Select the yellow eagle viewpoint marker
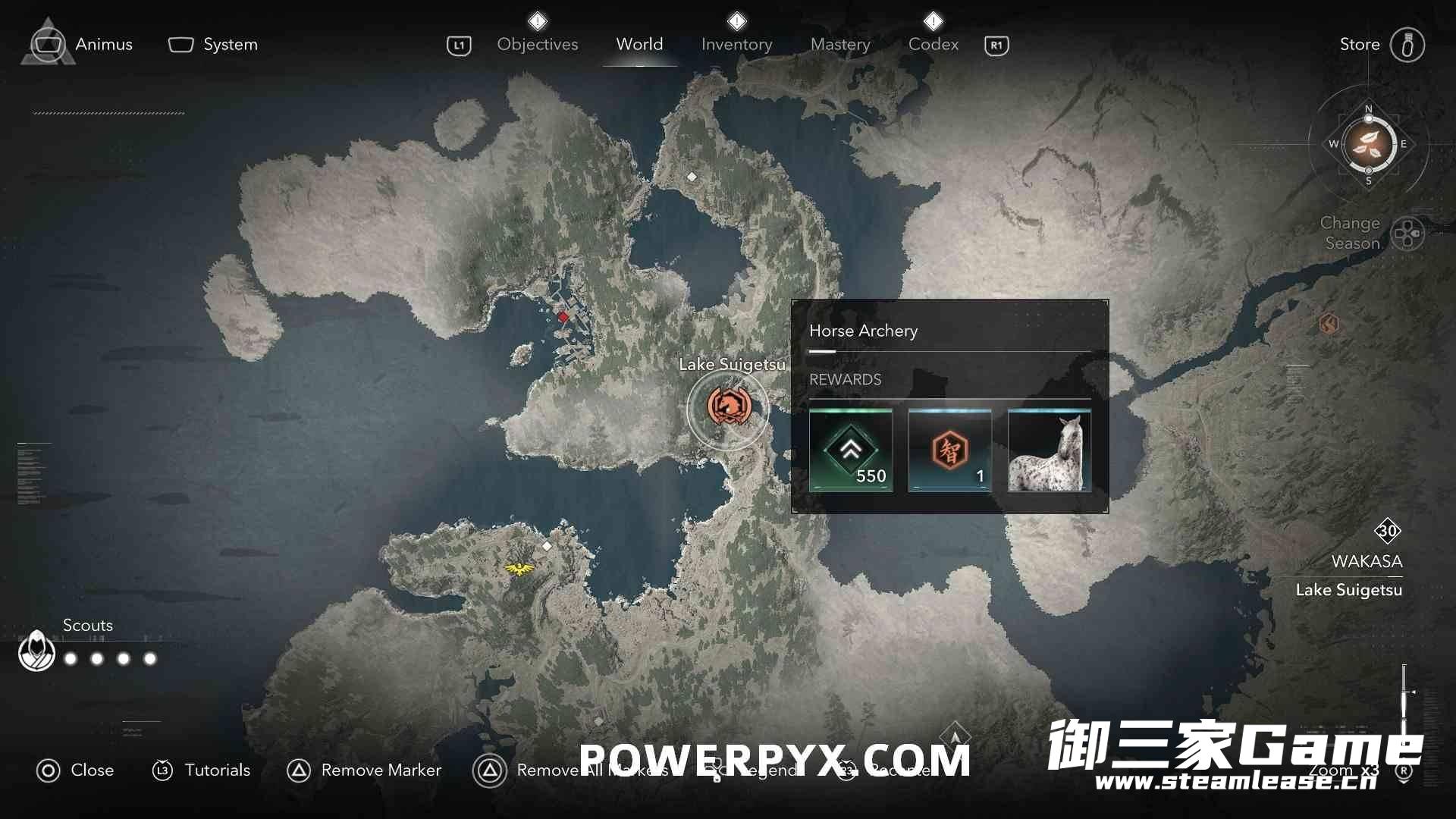Image resolution: width=1456 pixels, height=819 pixels. click(x=519, y=568)
